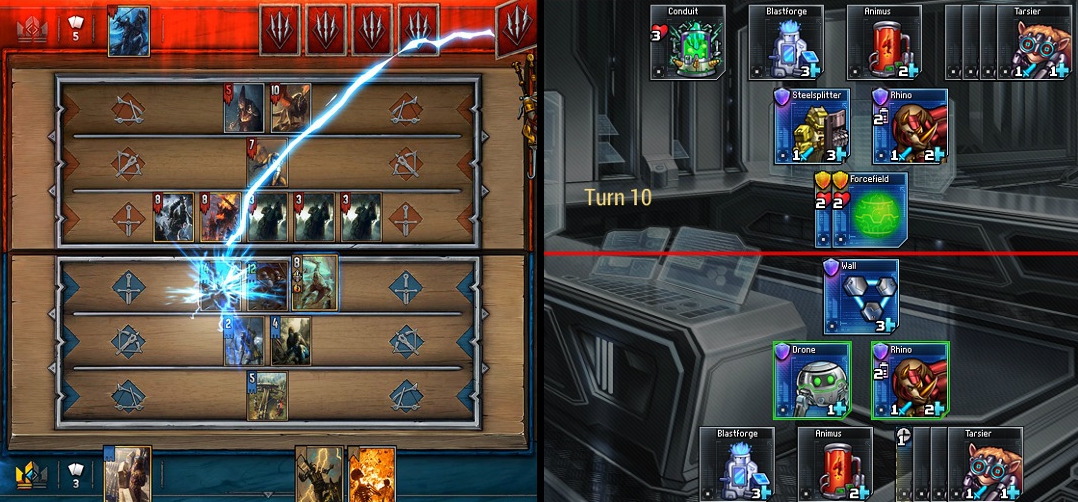Select your gold-bordered power 8 card

click(314, 285)
